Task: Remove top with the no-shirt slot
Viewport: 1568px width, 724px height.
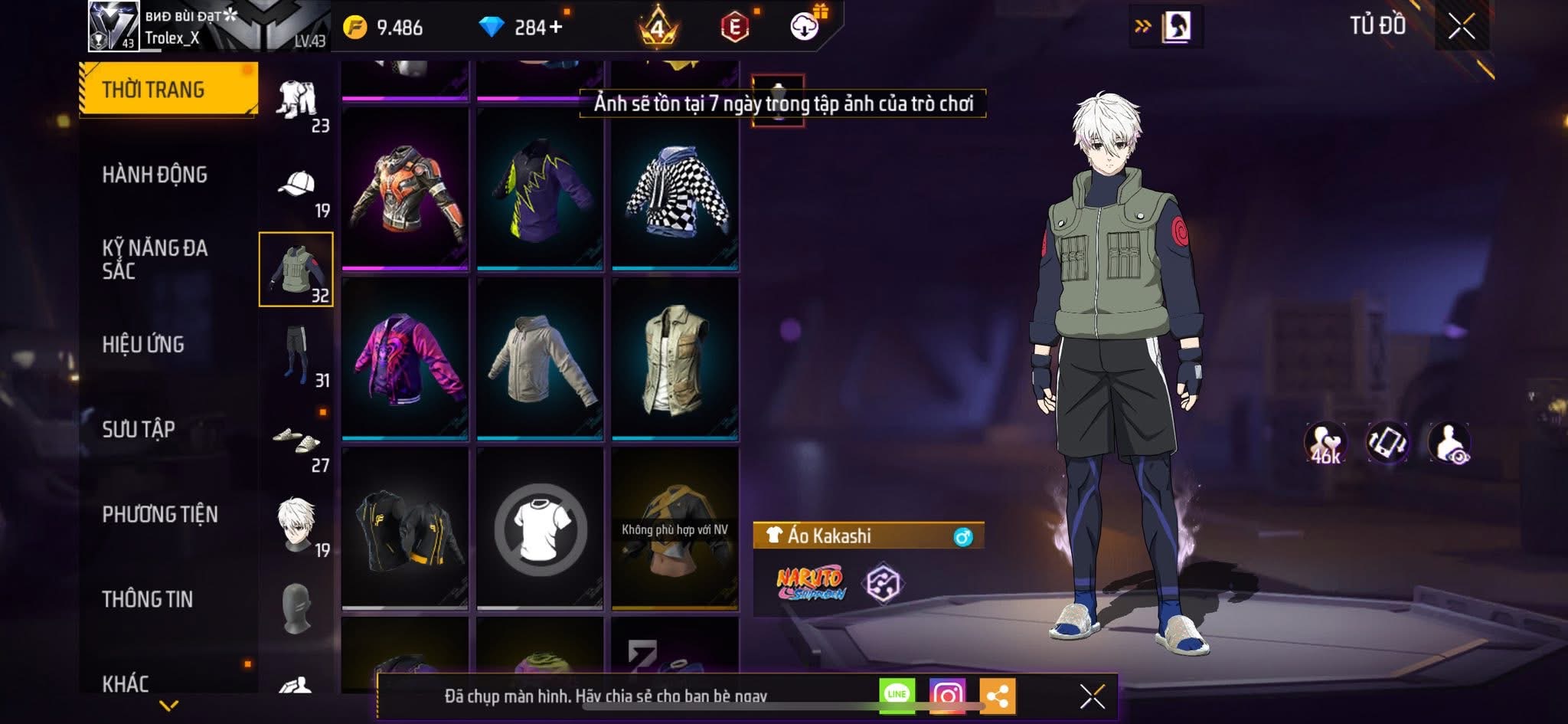Action: click(x=541, y=529)
